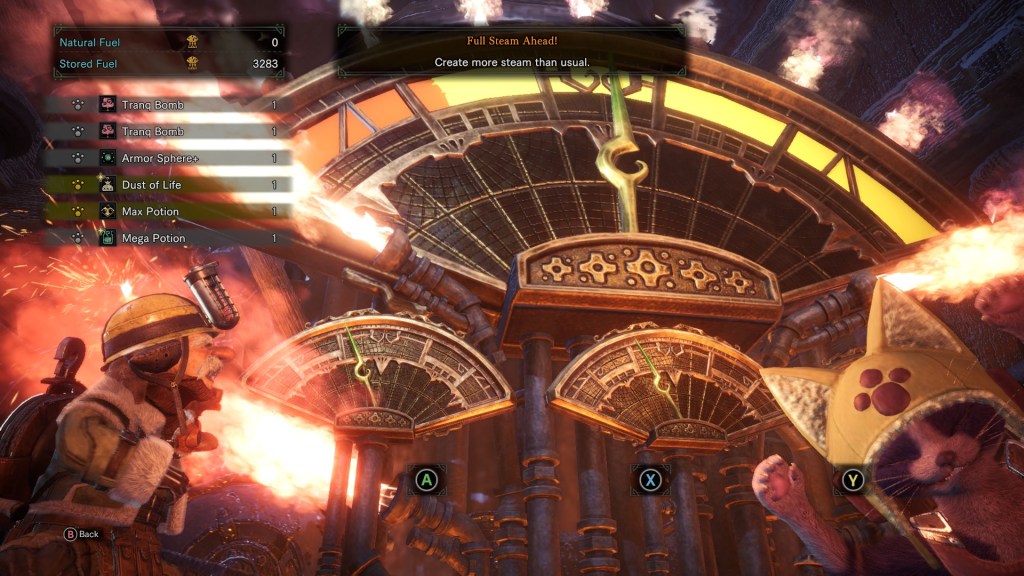Click the Max Potion reward row
1024x576 pixels.
170,212
